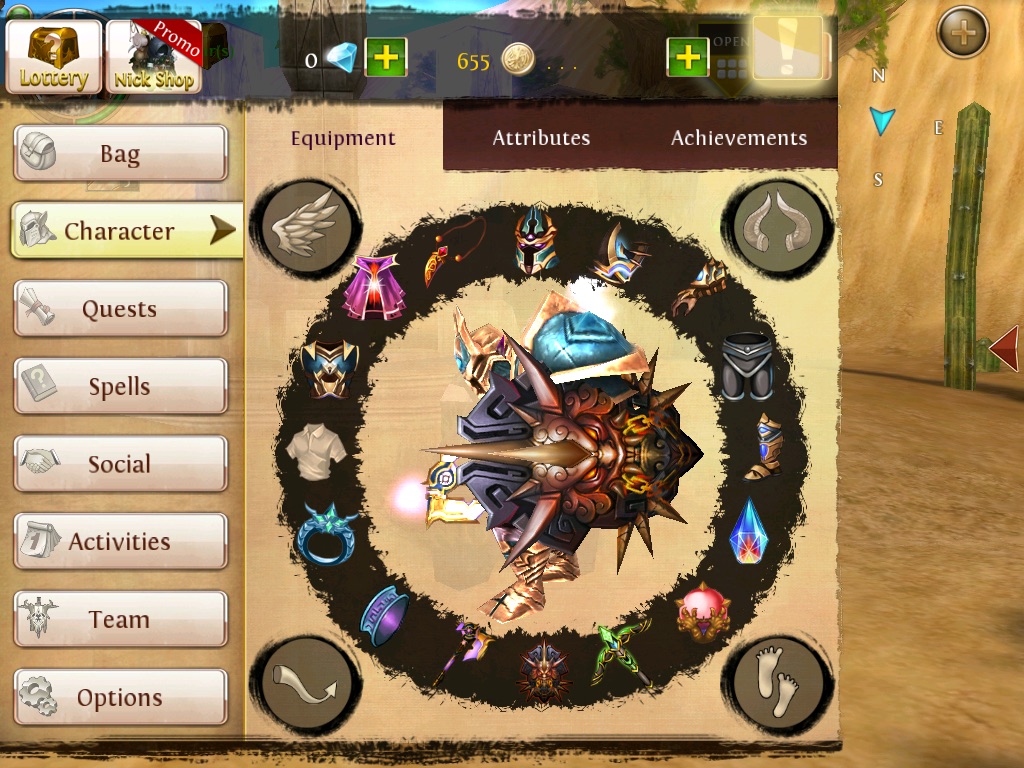The height and width of the screenshot is (768, 1024).
Task: Switch to the Achievements tab
Action: [x=739, y=138]
